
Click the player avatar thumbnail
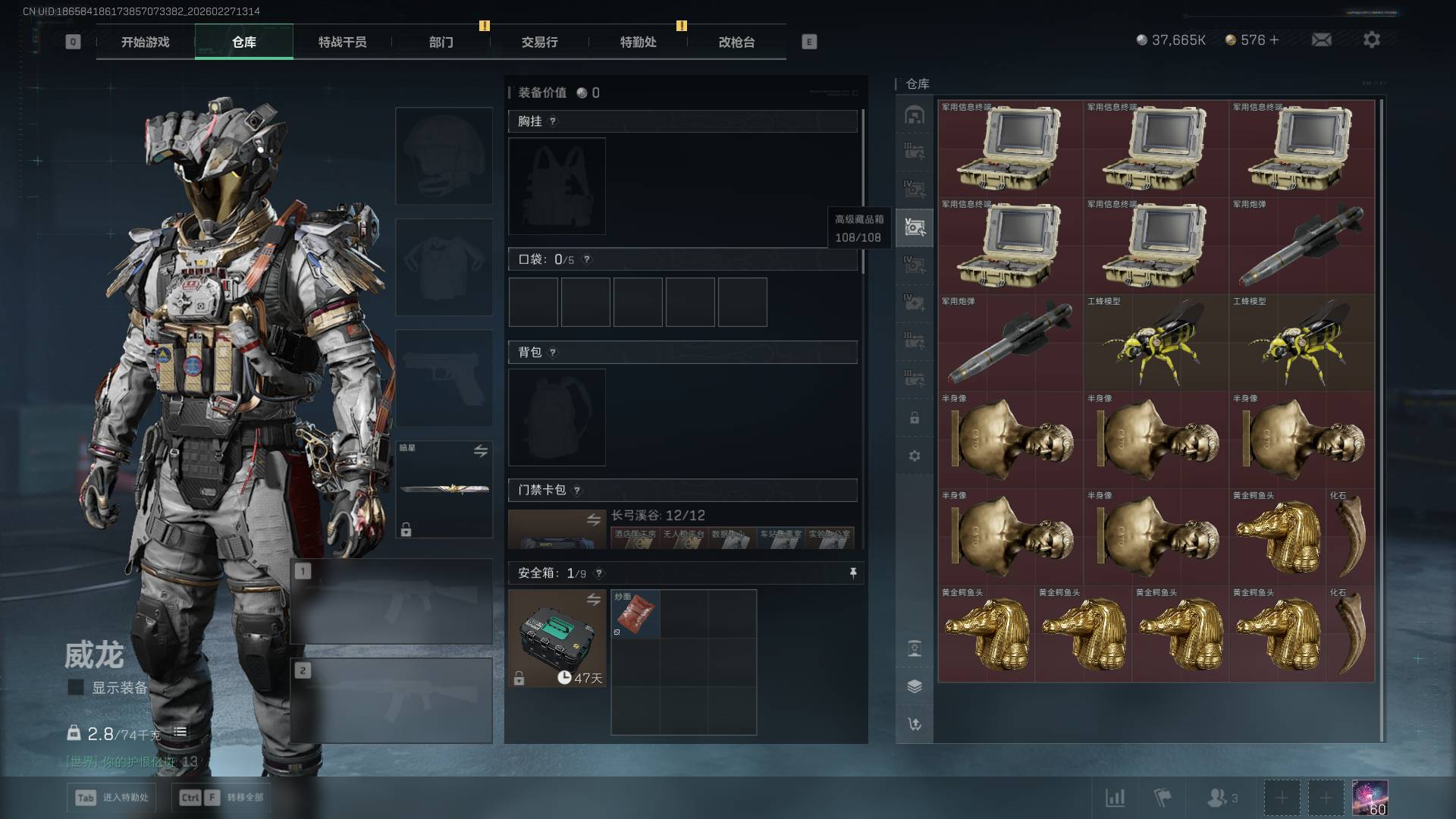click(1370, 798)
